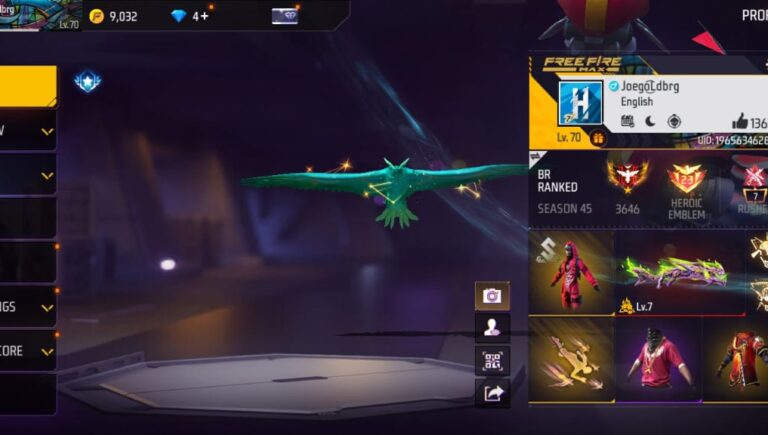Like the profile with the thumbs-up
This screenshot has height=435, width=768.
pyautogui.click(x=740, y=122)
